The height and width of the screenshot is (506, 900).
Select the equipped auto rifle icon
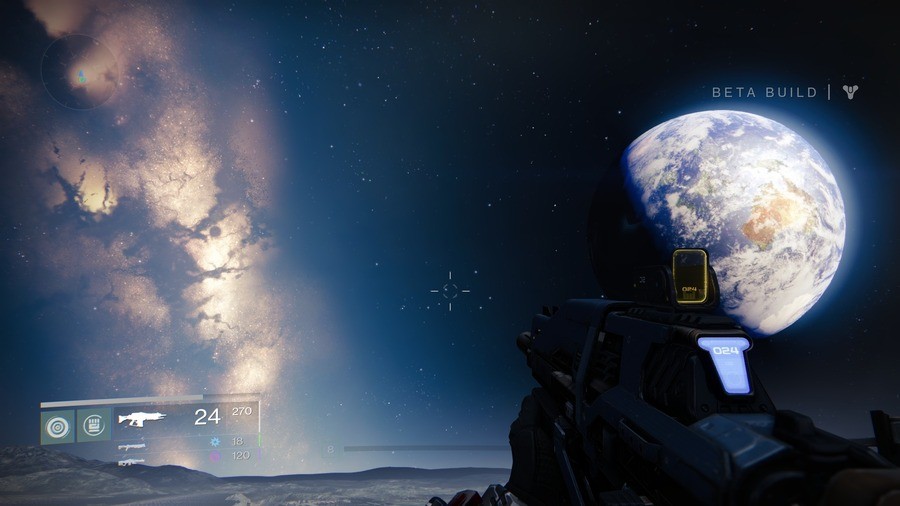[141, 418]
